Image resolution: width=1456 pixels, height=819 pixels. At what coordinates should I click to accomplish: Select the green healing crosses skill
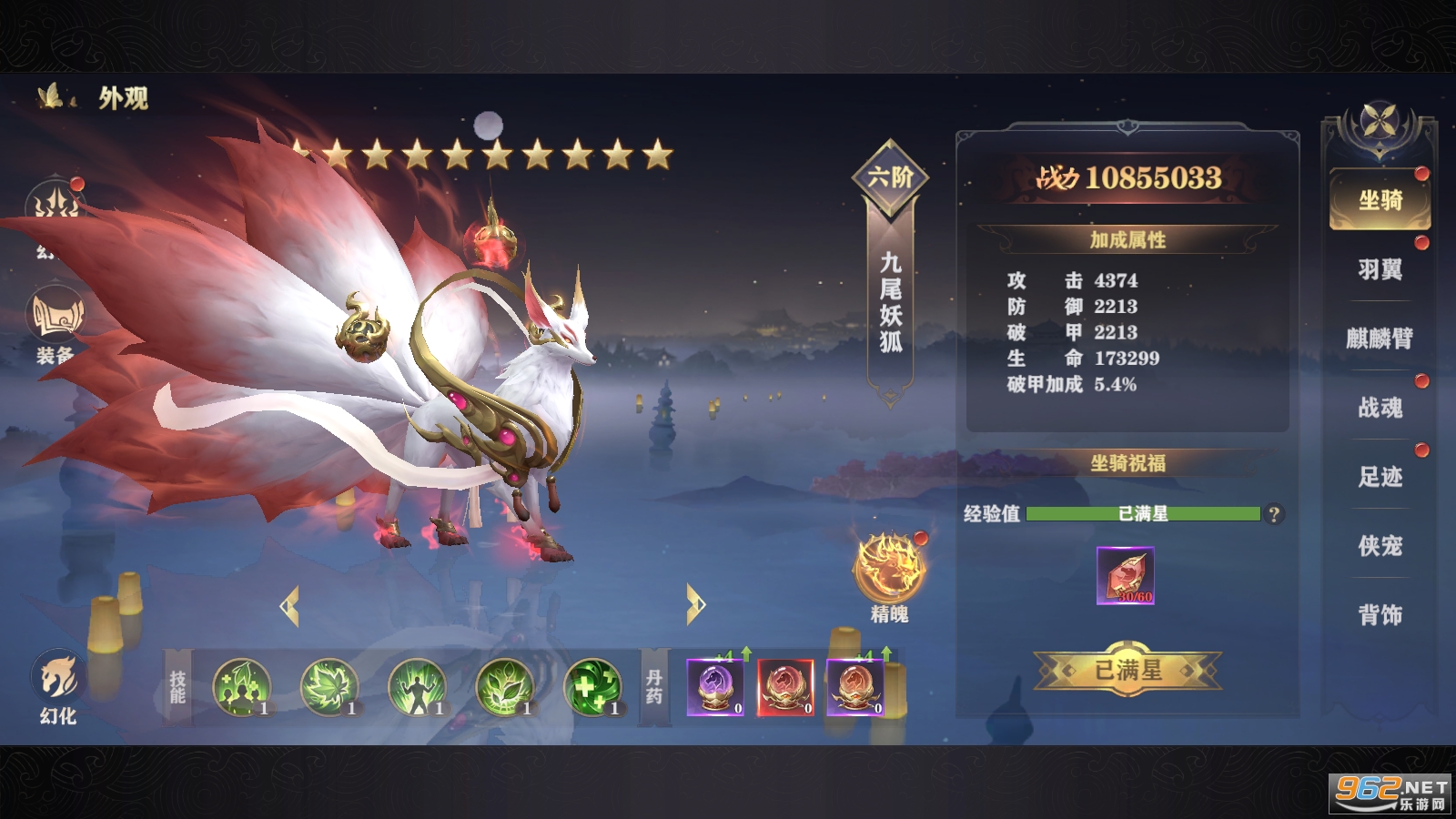pyautogui.click(x=592, y=687)
